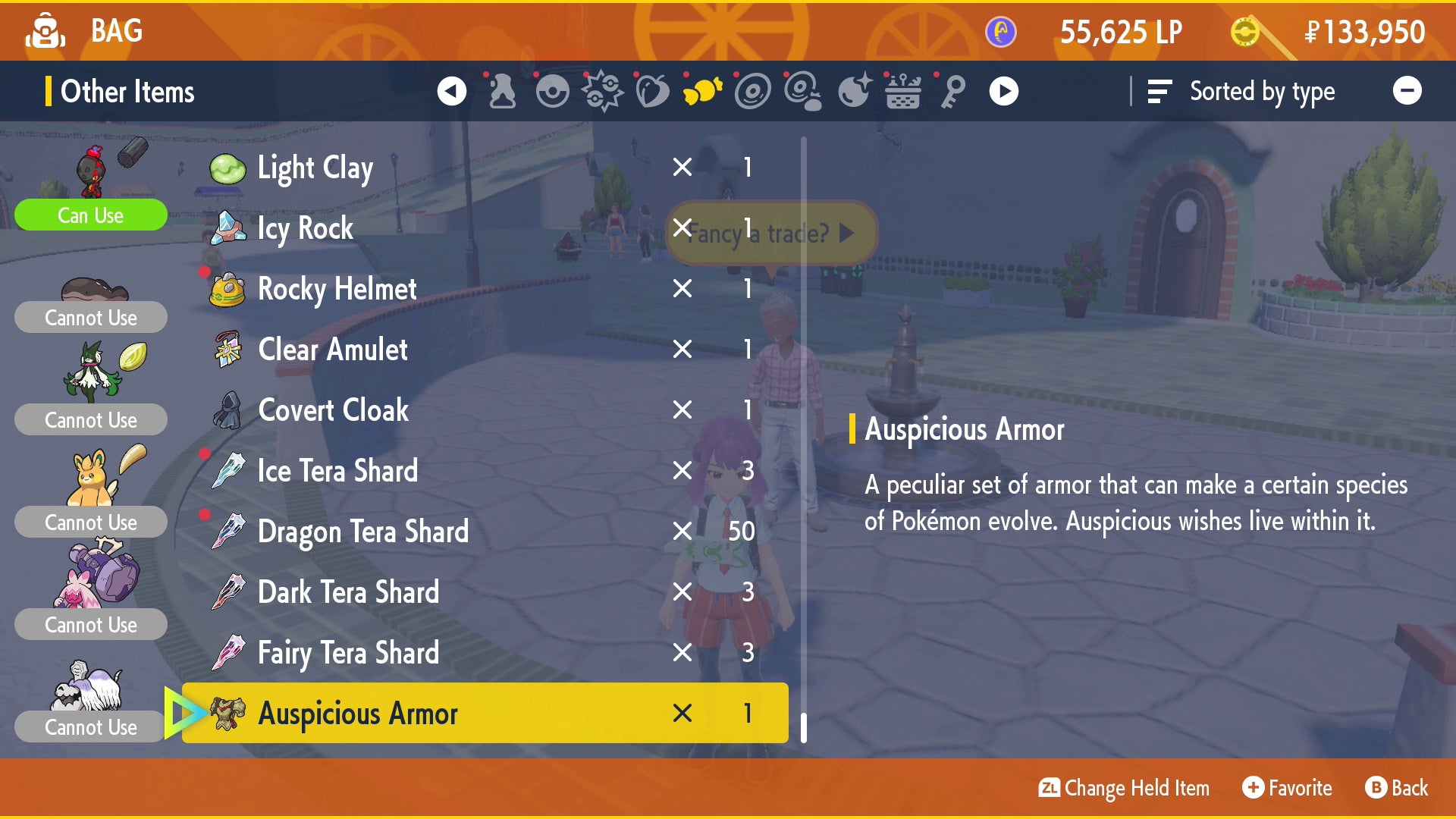View the Berries pocket

653,91
